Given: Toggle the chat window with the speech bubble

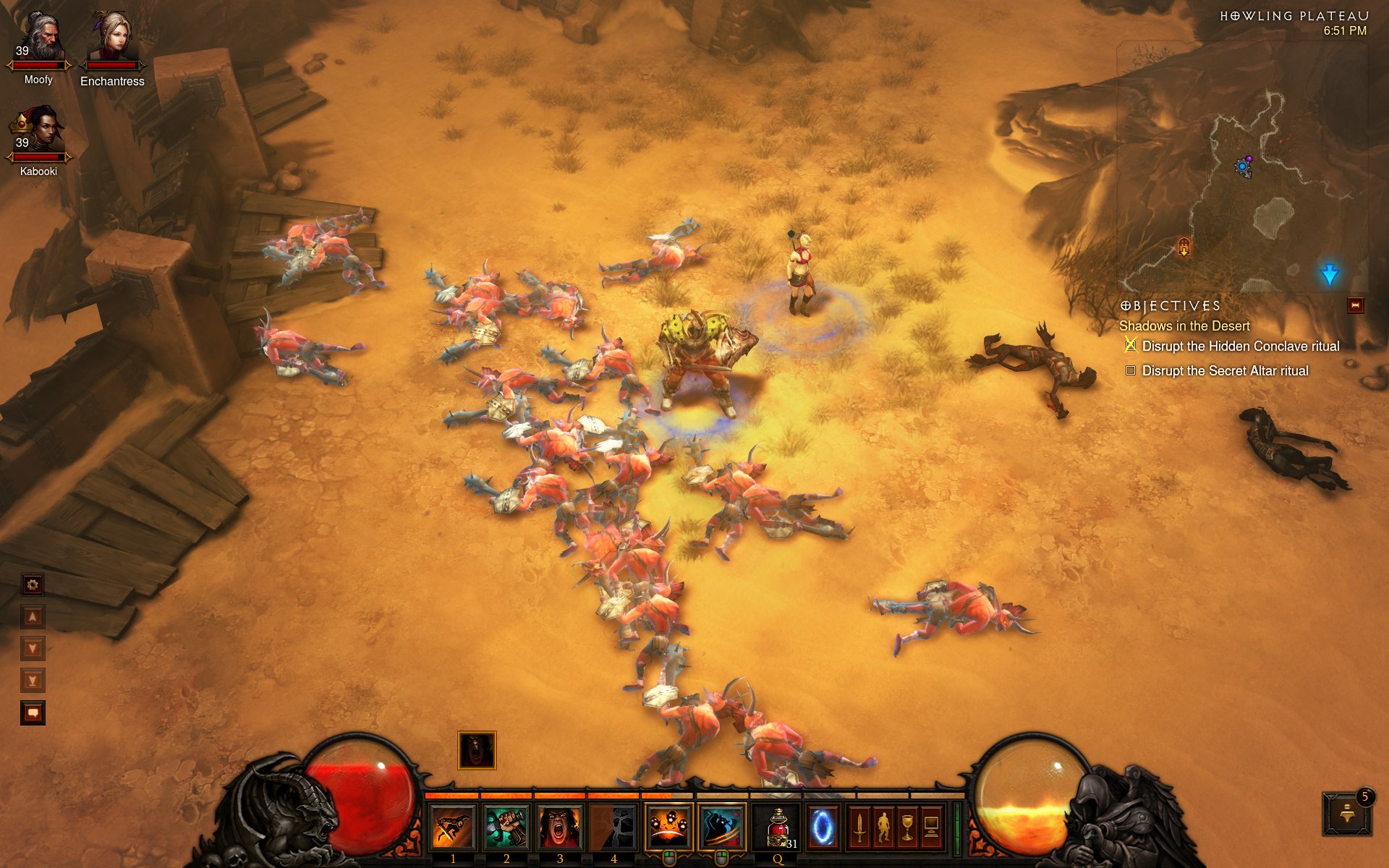Looking at the screenshot, I should 33,712.
